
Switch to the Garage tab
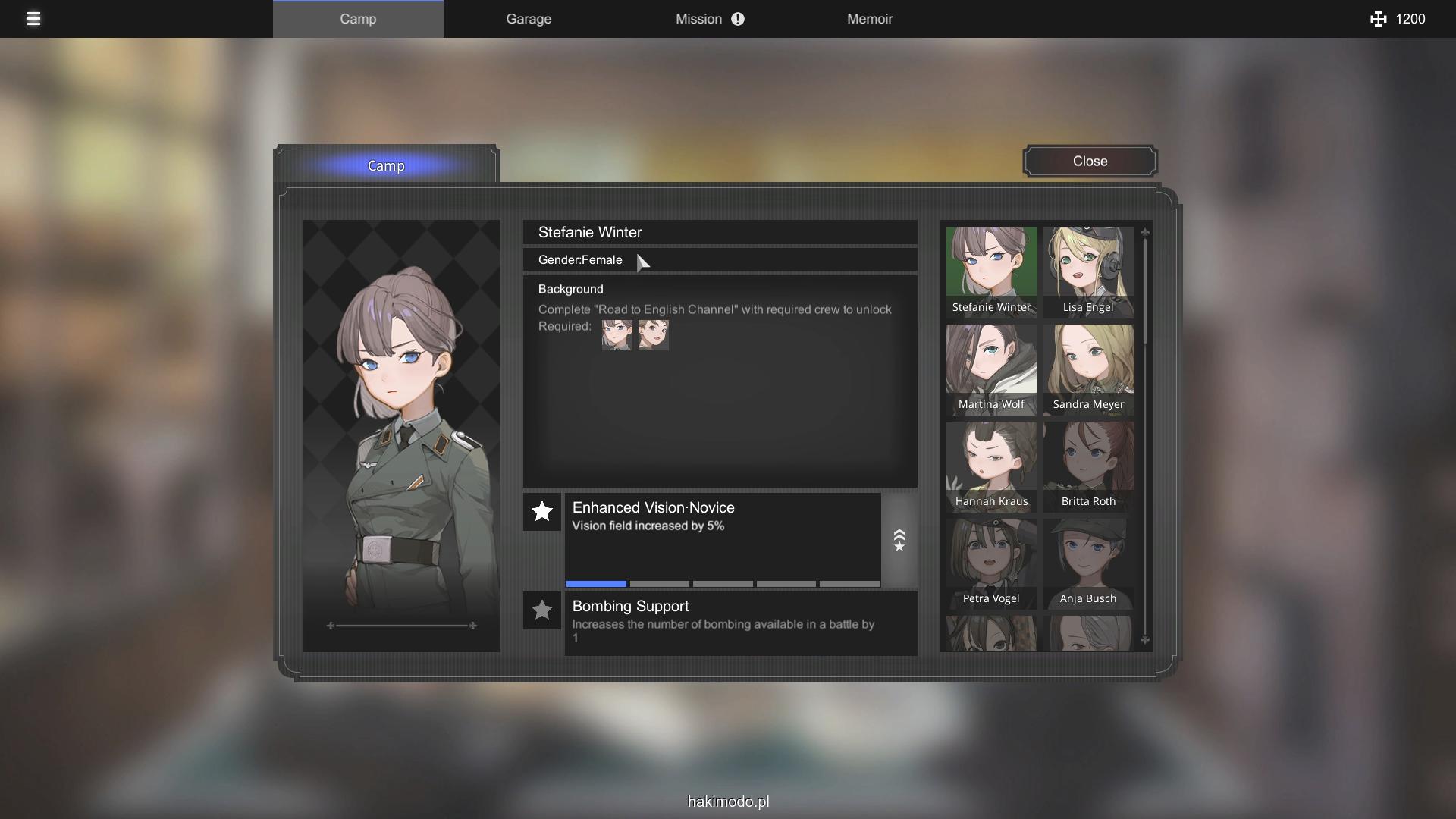(529, 19)
